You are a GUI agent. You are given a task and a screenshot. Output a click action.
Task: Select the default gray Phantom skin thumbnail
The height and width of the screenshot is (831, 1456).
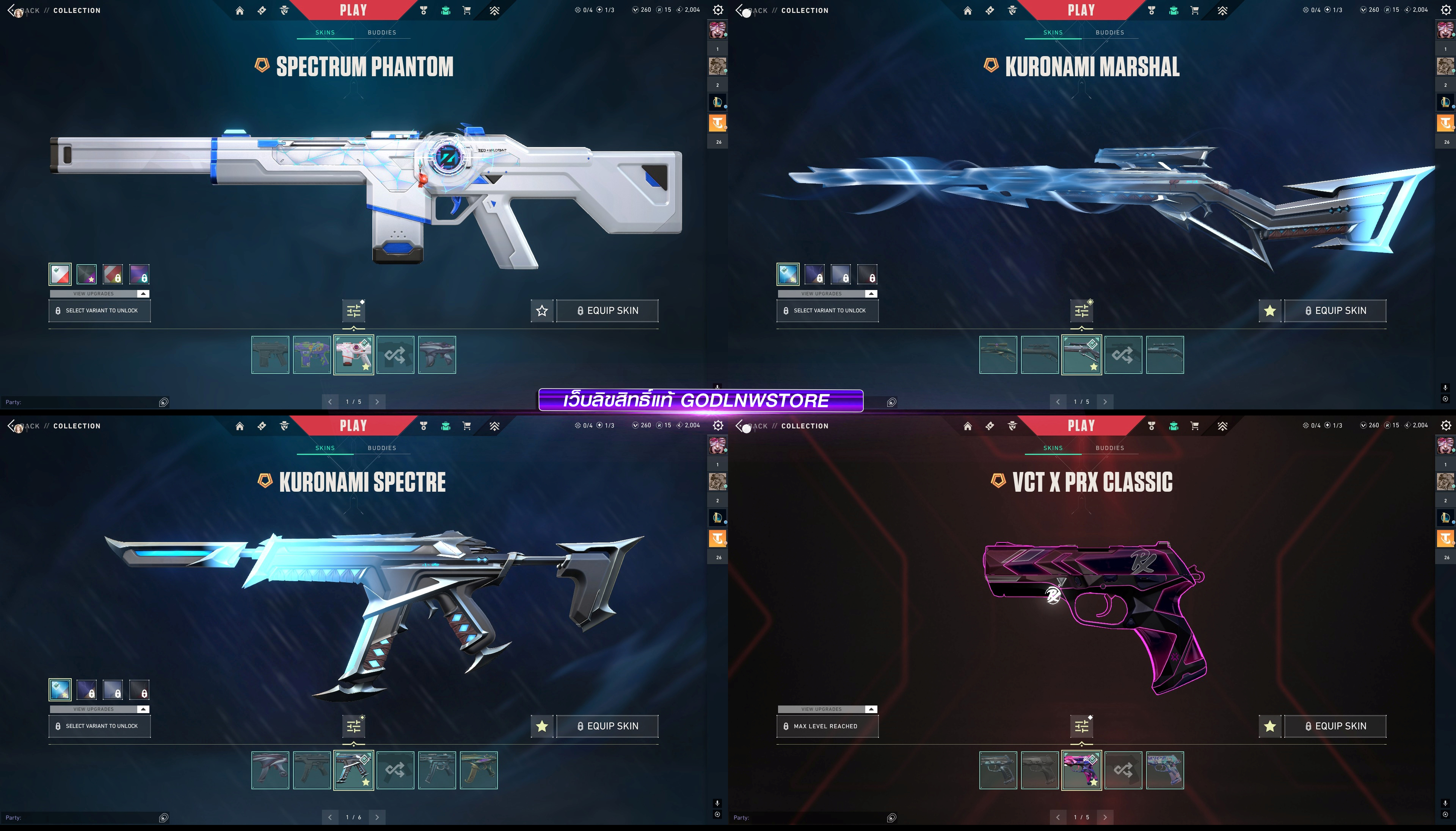pos(270,355)
